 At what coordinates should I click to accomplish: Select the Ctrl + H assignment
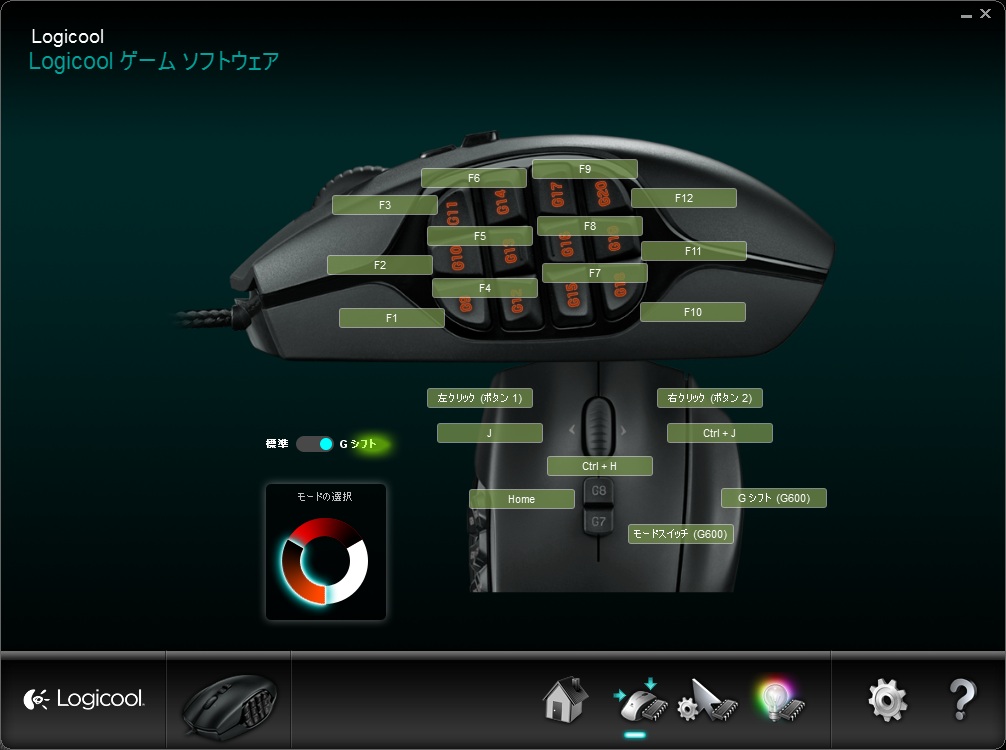[599, 466]
